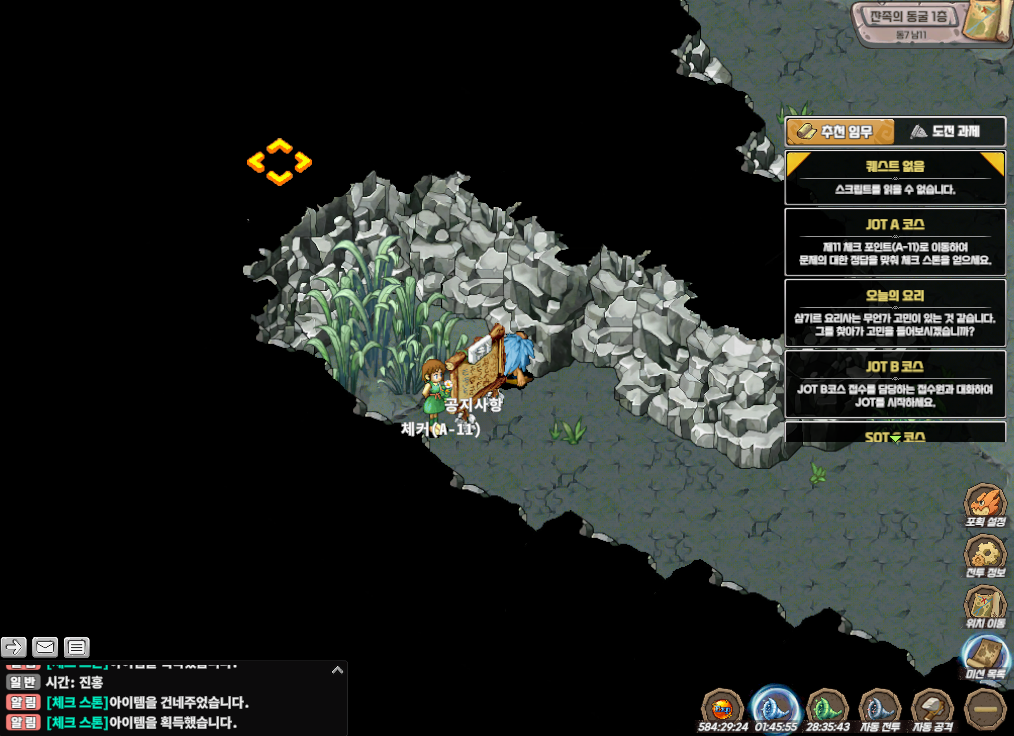Open the 미션 목록 mission list
The width and height of the screenshot is (1014, 736).
point(985,657)
